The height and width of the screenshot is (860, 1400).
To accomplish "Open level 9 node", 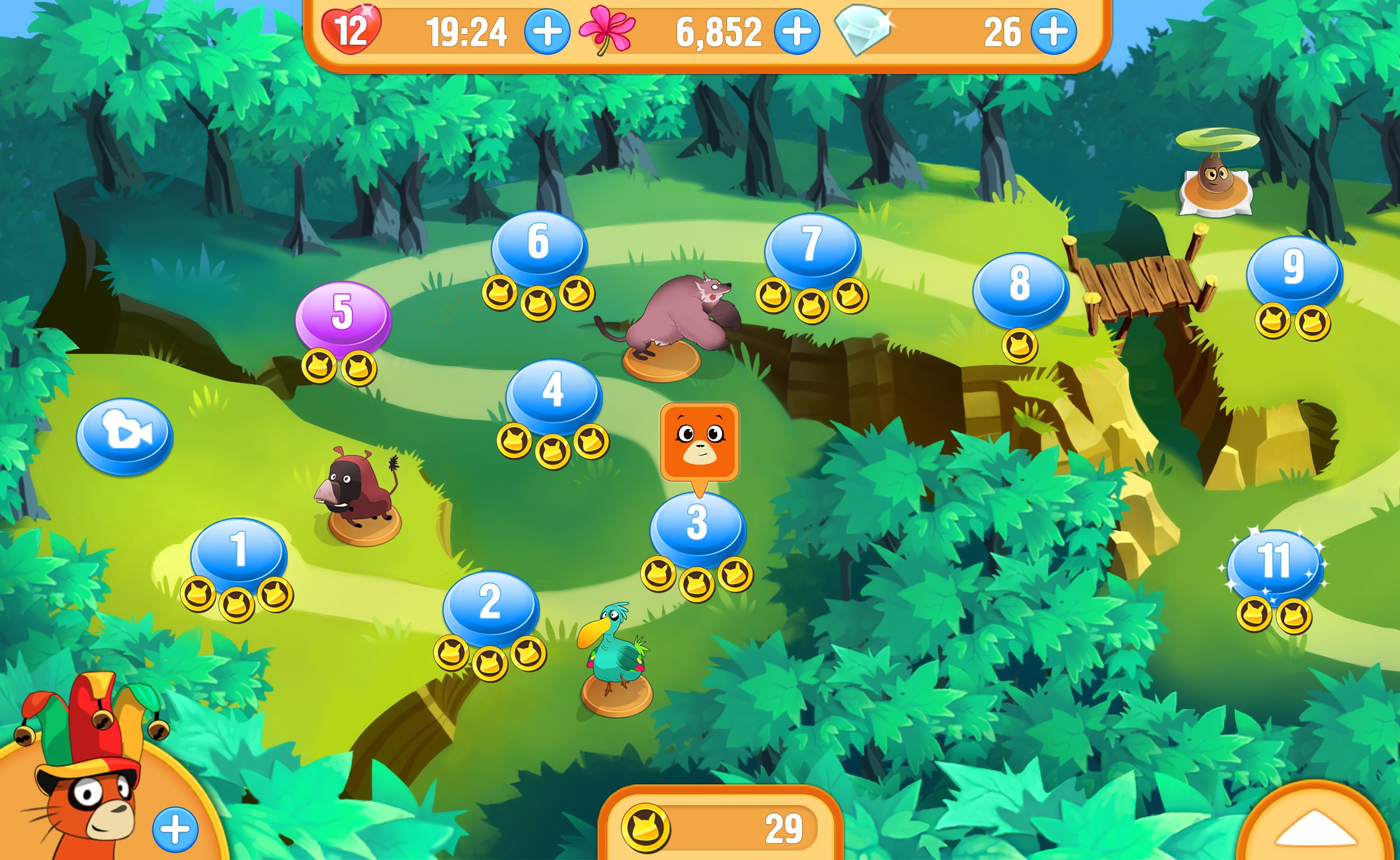I will tap(1294, 268).
